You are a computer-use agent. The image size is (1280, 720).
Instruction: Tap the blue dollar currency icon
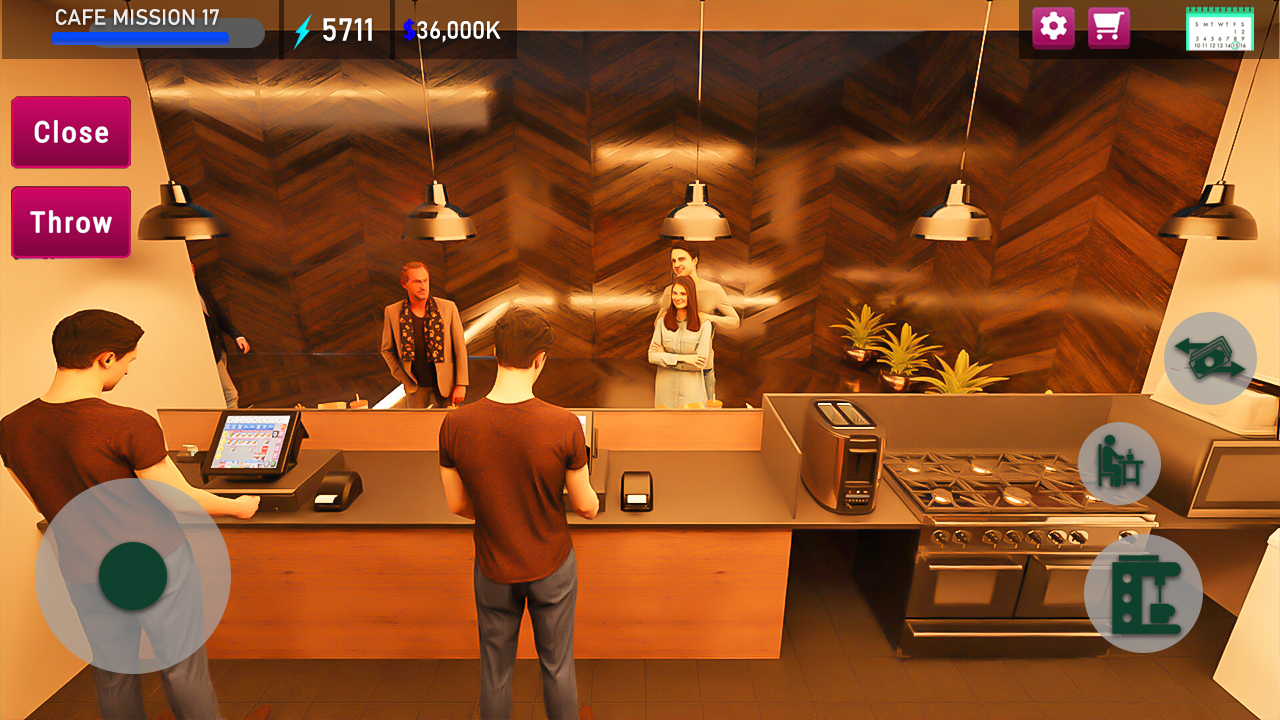coord(408,30)
